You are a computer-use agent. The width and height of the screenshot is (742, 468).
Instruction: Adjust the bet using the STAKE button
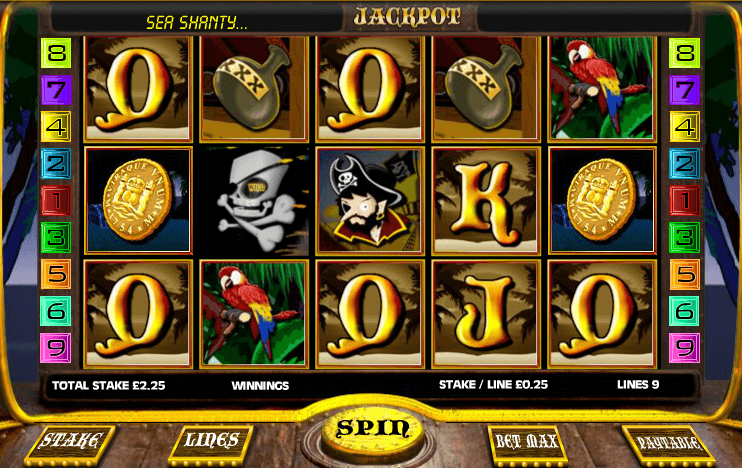[70, 442]
